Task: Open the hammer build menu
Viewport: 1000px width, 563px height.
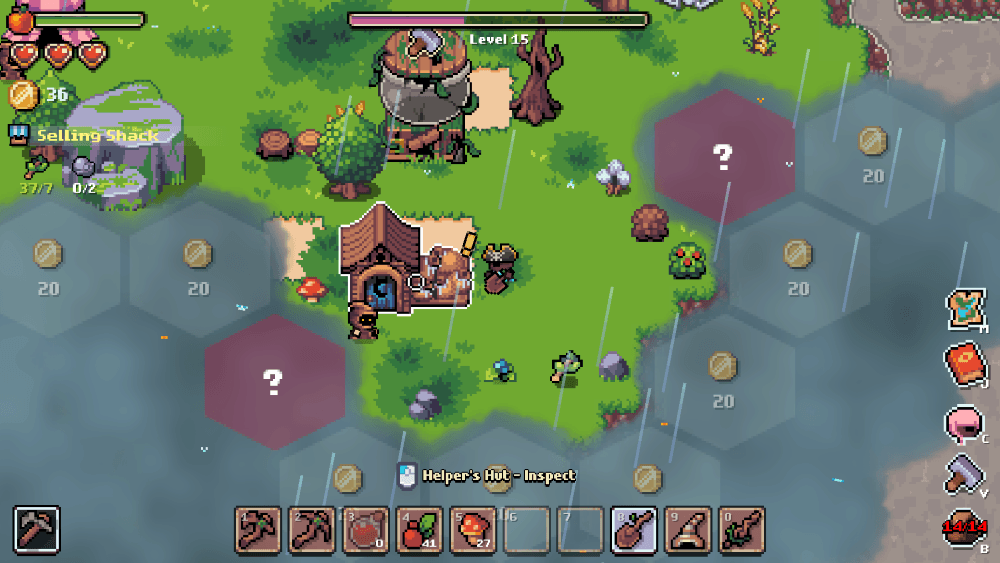Action: 966,473
